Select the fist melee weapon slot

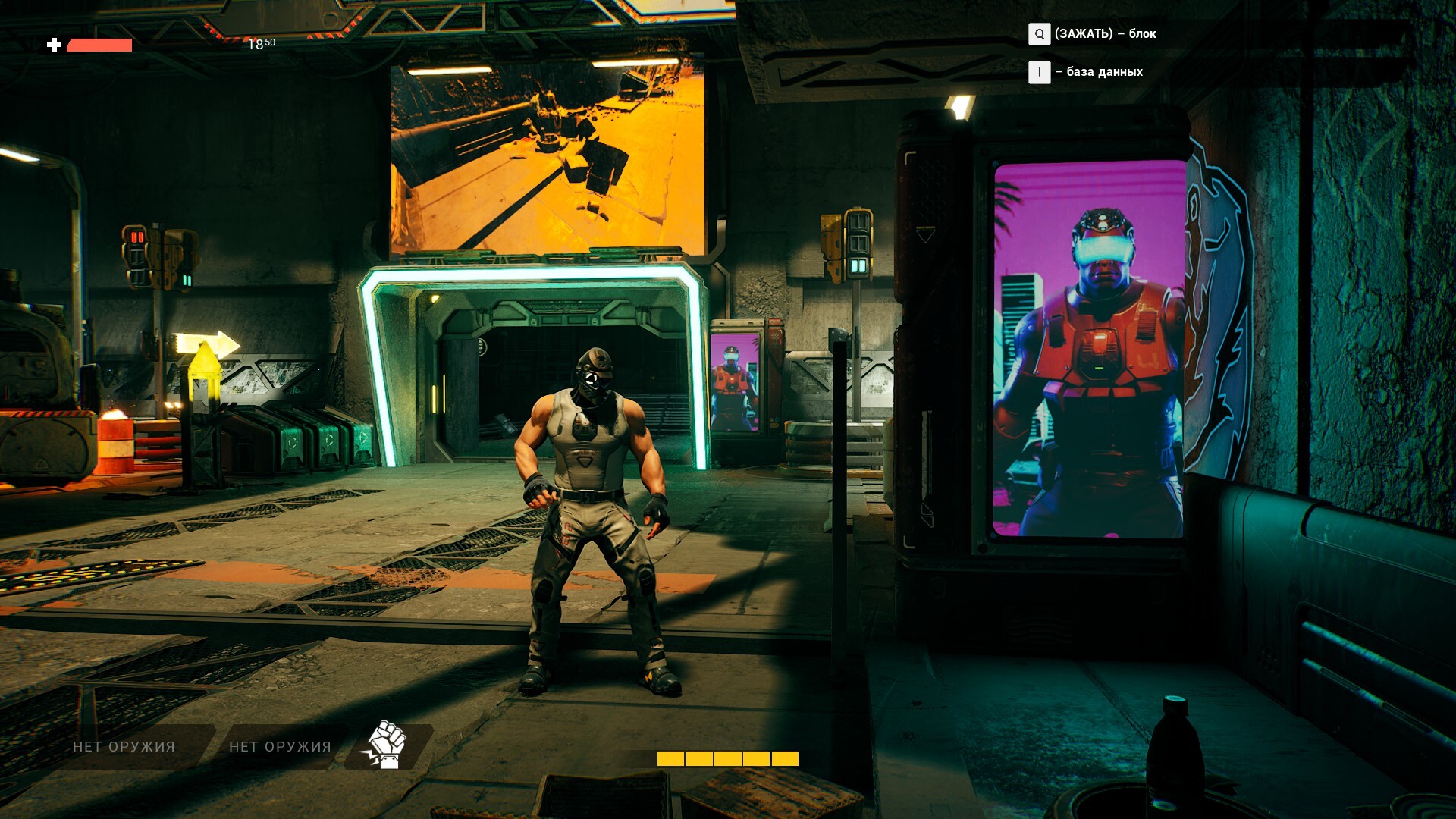[388, 746]
